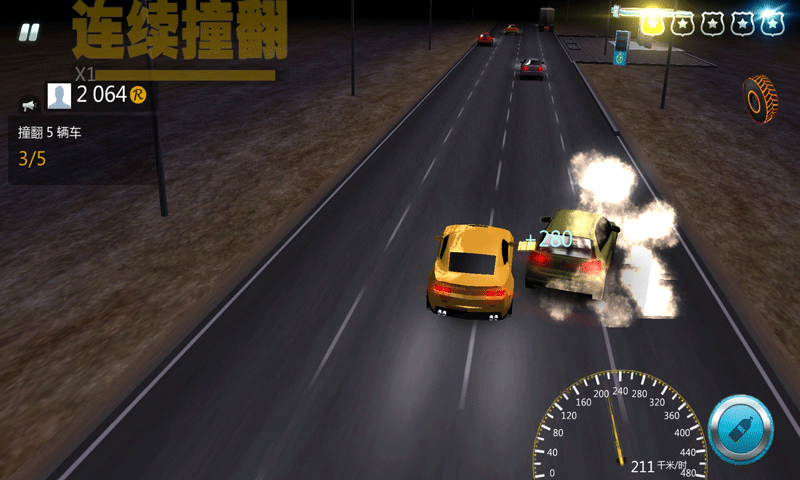Open the crash 5 cars mission tracker
Viewport: 800px width, 480px height.
coord(80,146)
